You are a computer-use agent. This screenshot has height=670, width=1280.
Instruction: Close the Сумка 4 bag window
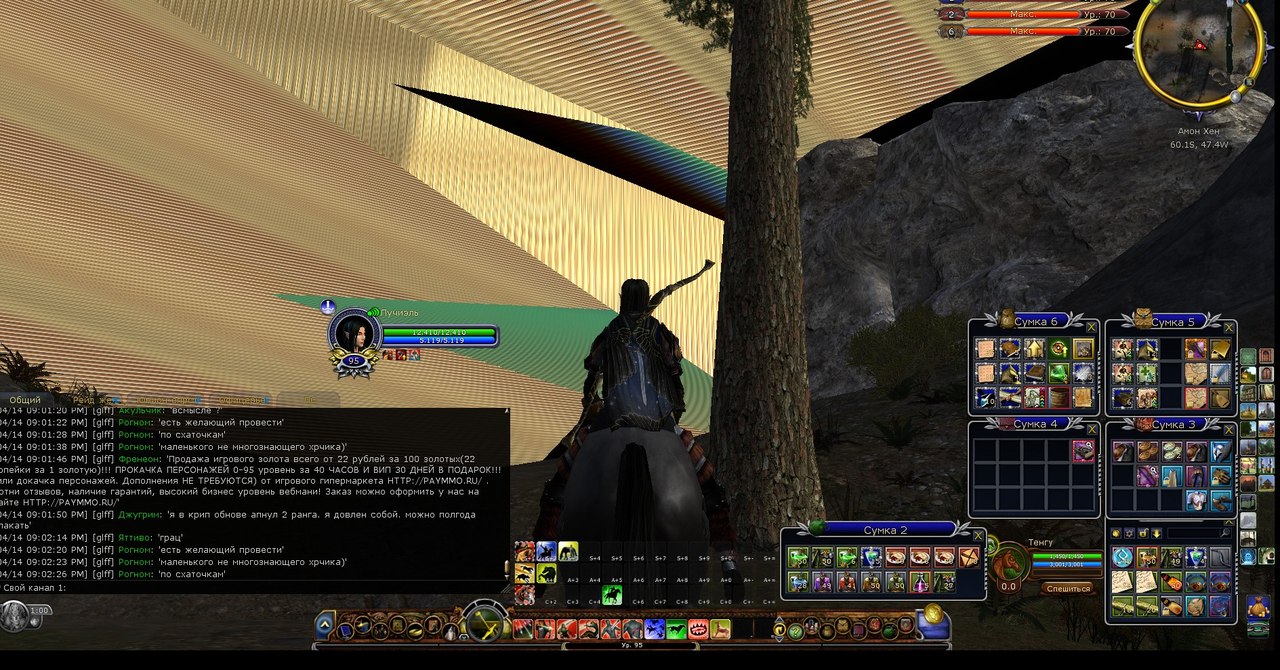coord(1091,428)
